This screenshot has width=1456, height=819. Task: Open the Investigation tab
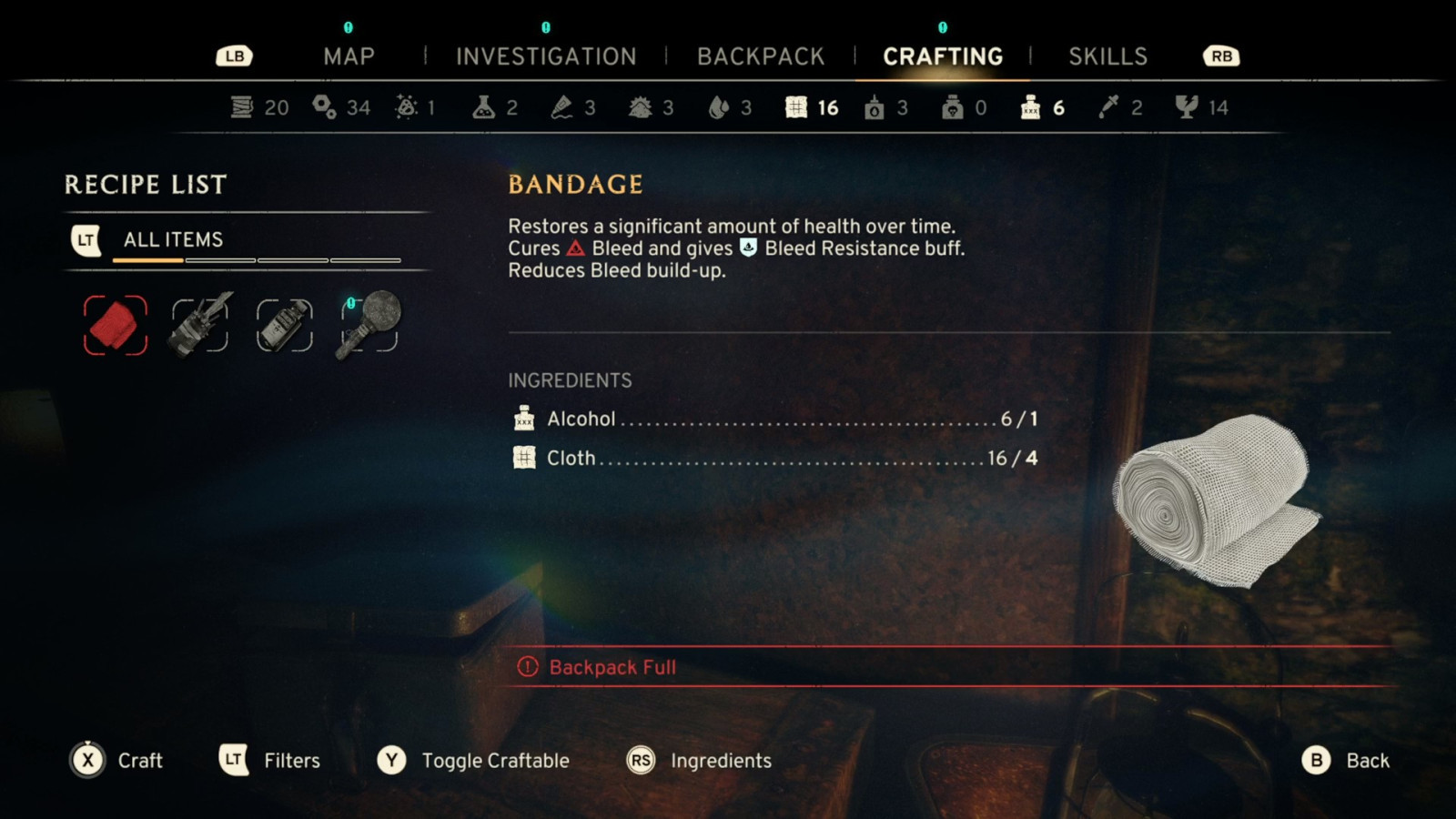[x=546, y=56]
